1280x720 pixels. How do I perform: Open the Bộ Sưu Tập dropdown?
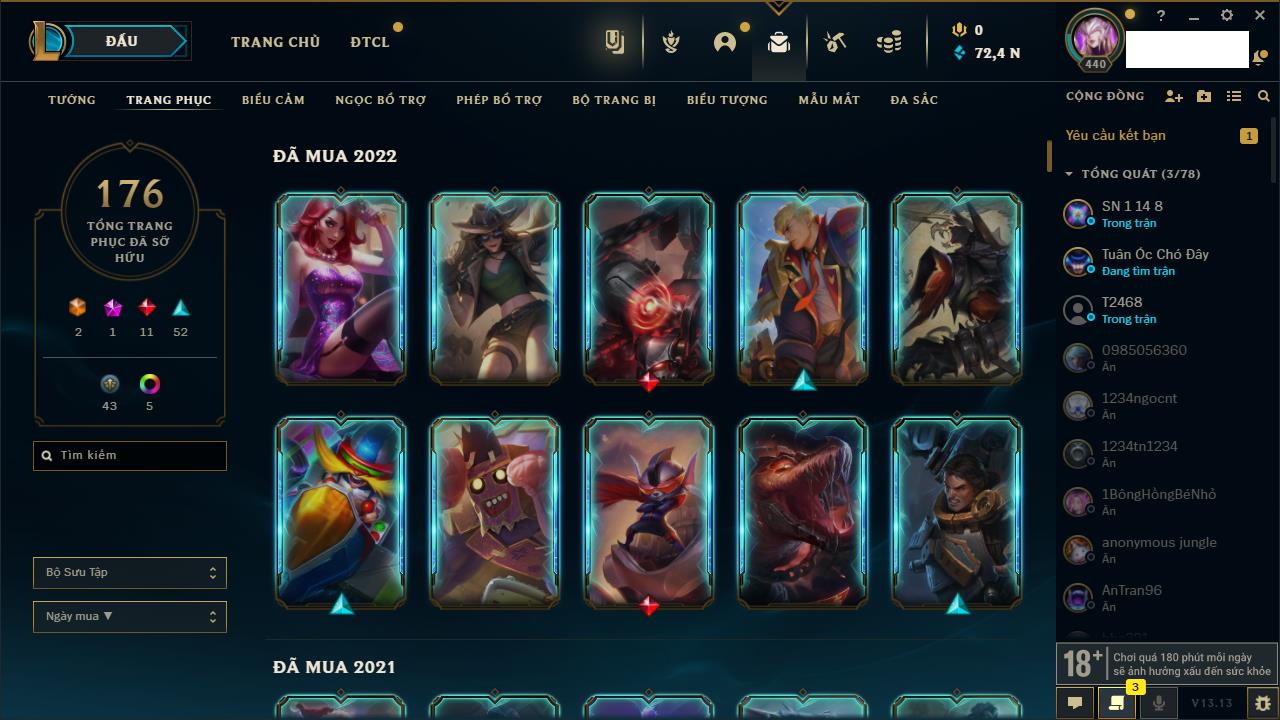coord(130,573)
